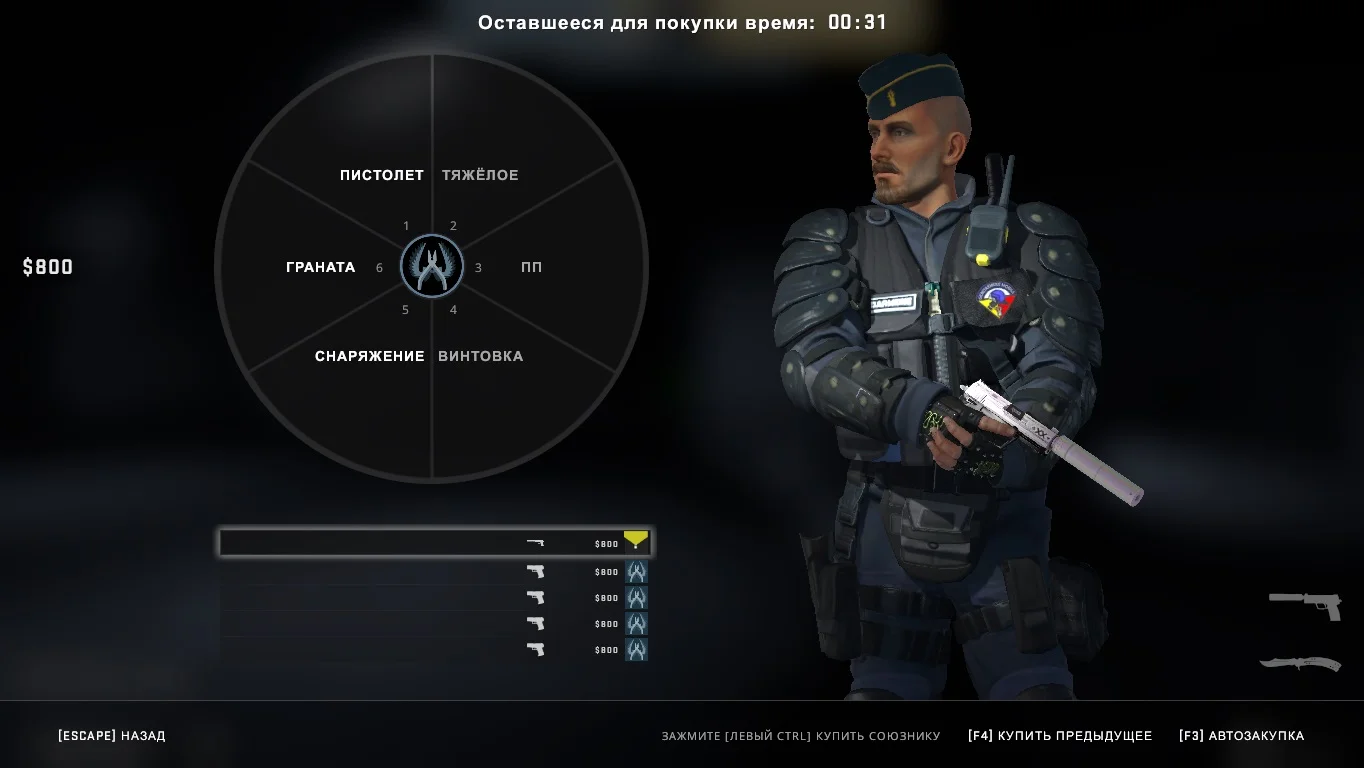Select the ПП submachine gun category
Image resolution: width=1364 pixels, height=768 pixels.
531,267
